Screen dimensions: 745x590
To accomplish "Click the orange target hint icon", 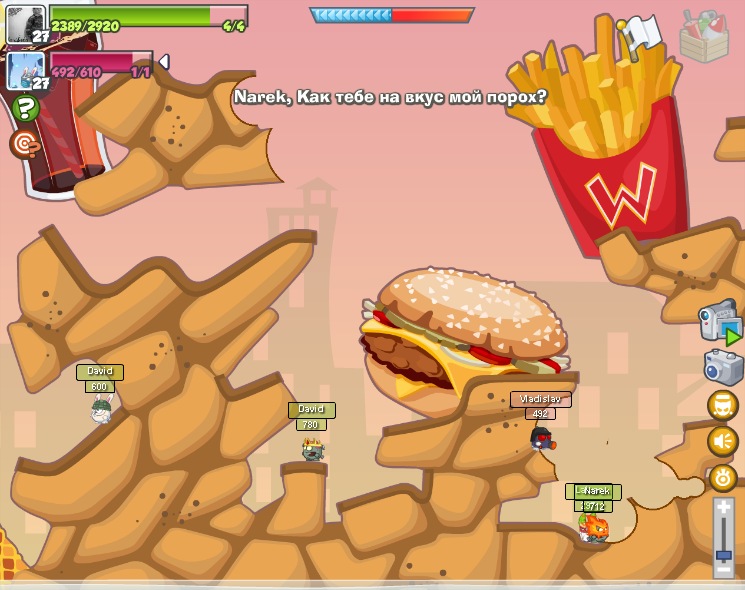I will coord(25,144).
